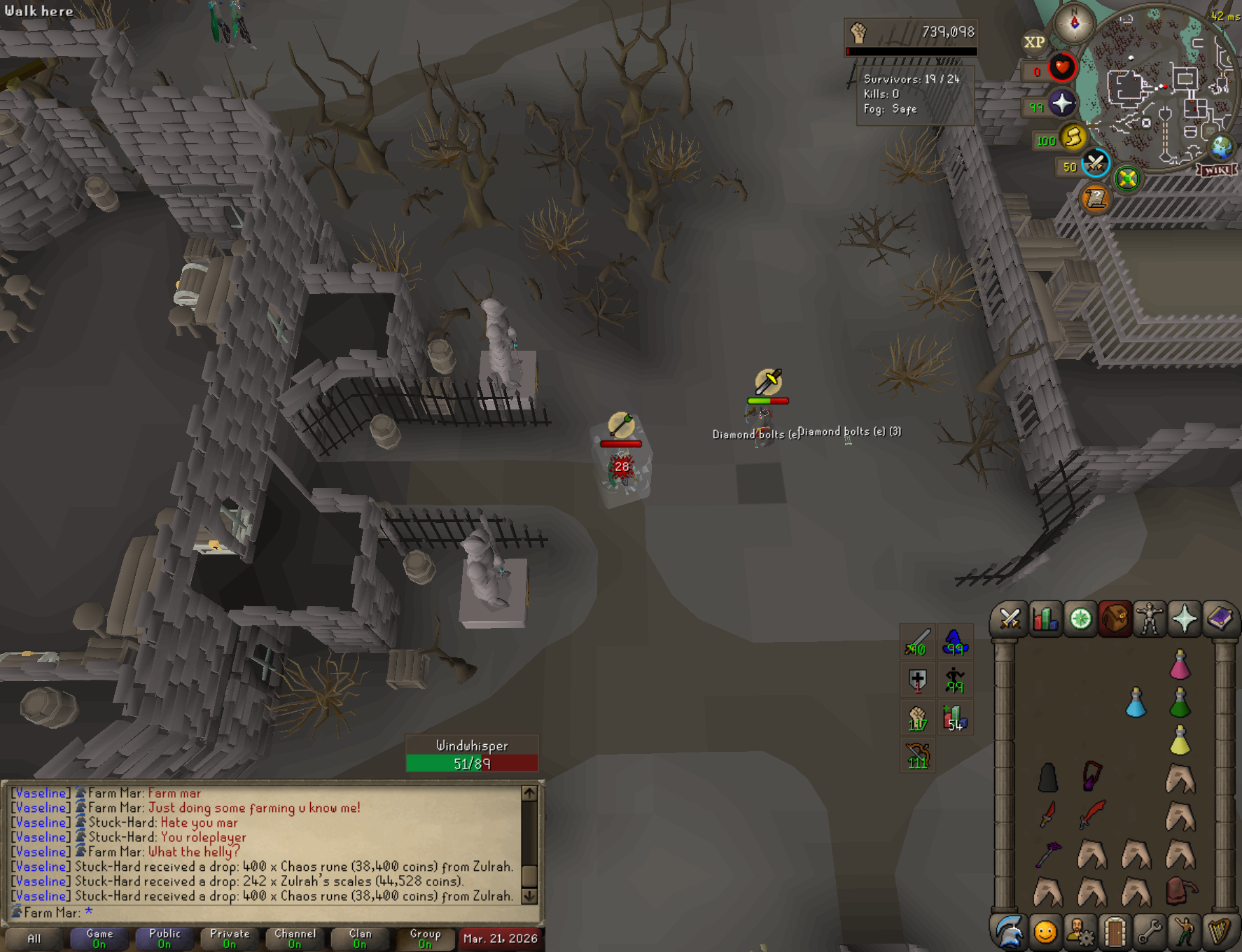Select the yellow potion in inventory
This screenshot has width=1242, height=952.
(x=1180, y=741)
